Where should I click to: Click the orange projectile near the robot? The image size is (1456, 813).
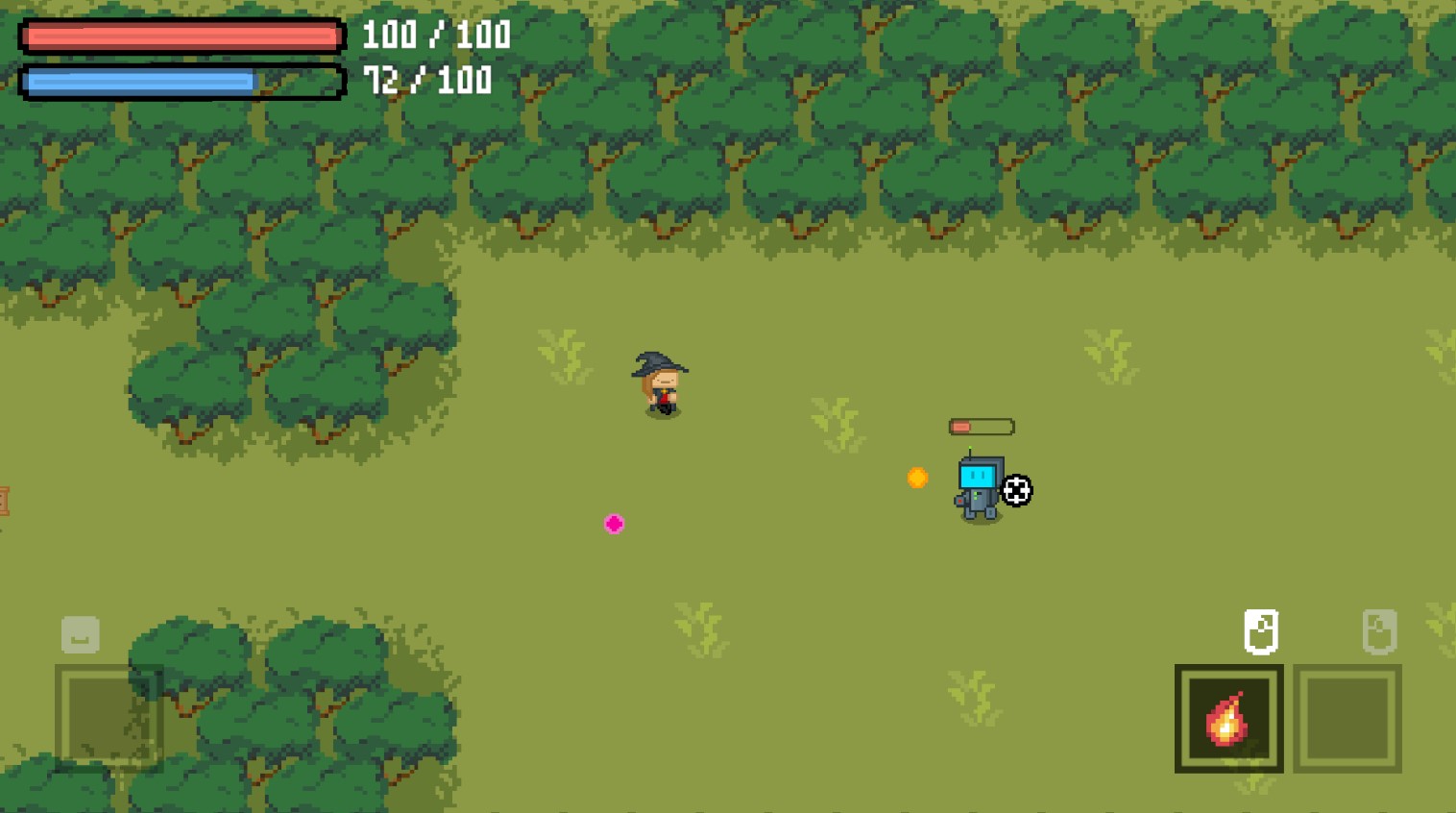[x=917, y=478]
